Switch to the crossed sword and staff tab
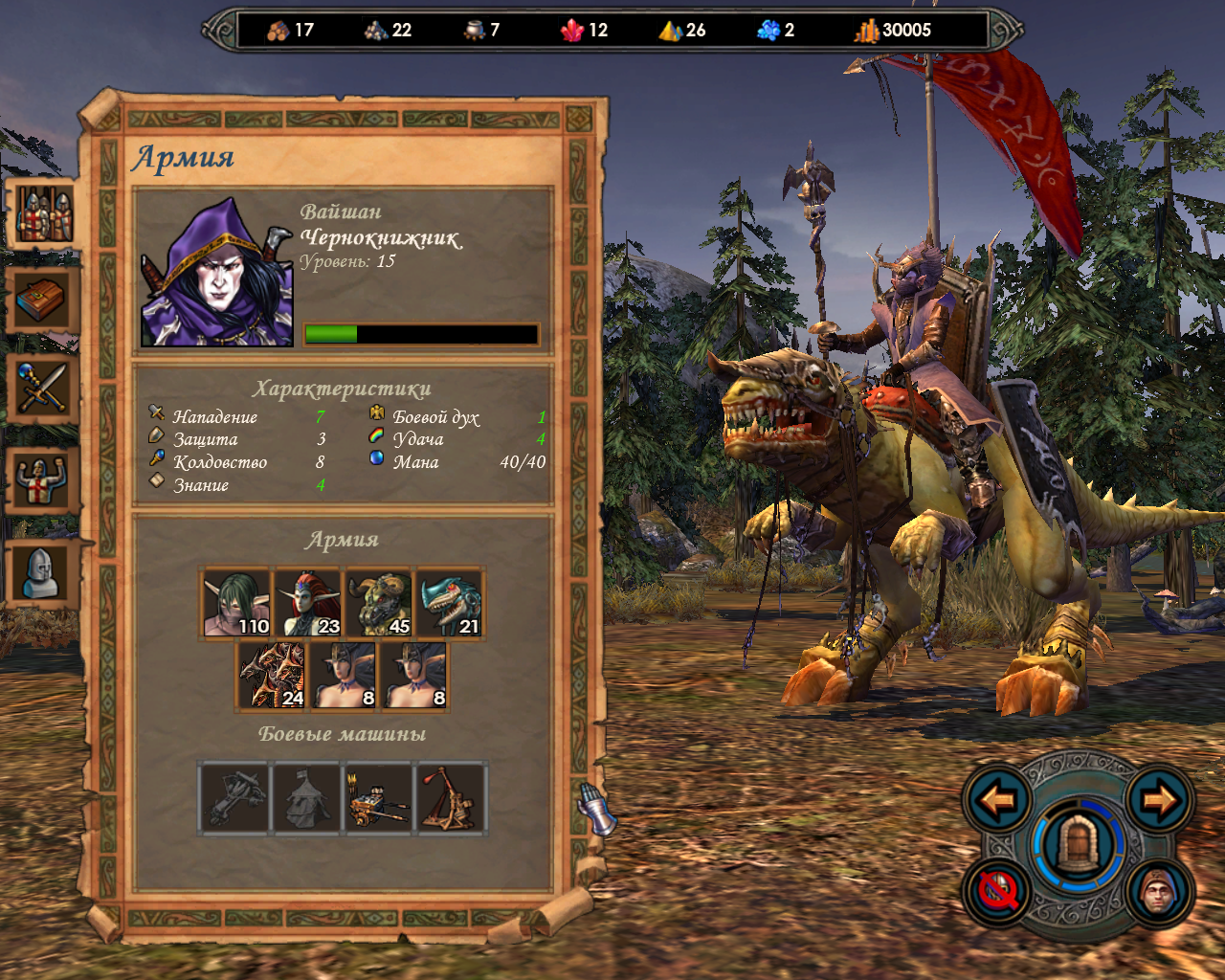This screenshot has width=1225, height=980. pos(41,390)
